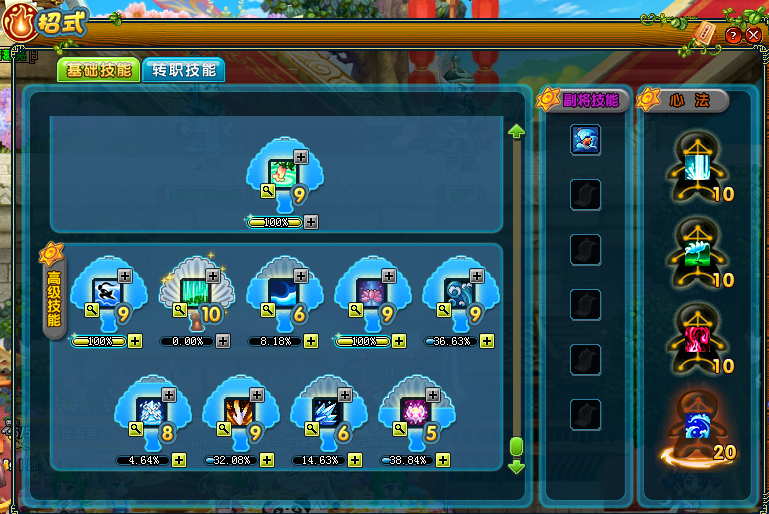Click the scroll-down arrow of skill list
The height and width of the screenshot is (514, 769).
tap(516, 466)
